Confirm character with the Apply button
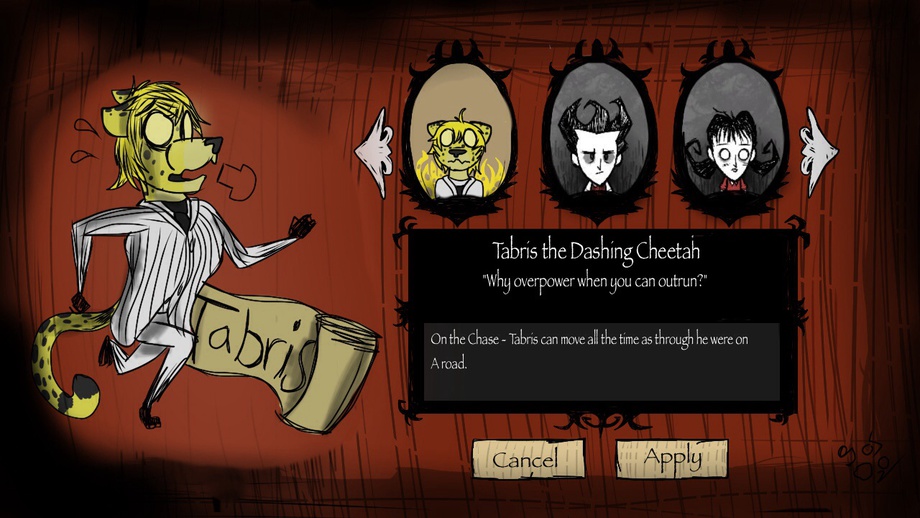This screenshot has width=920, height=518. [x=671, y=458]
